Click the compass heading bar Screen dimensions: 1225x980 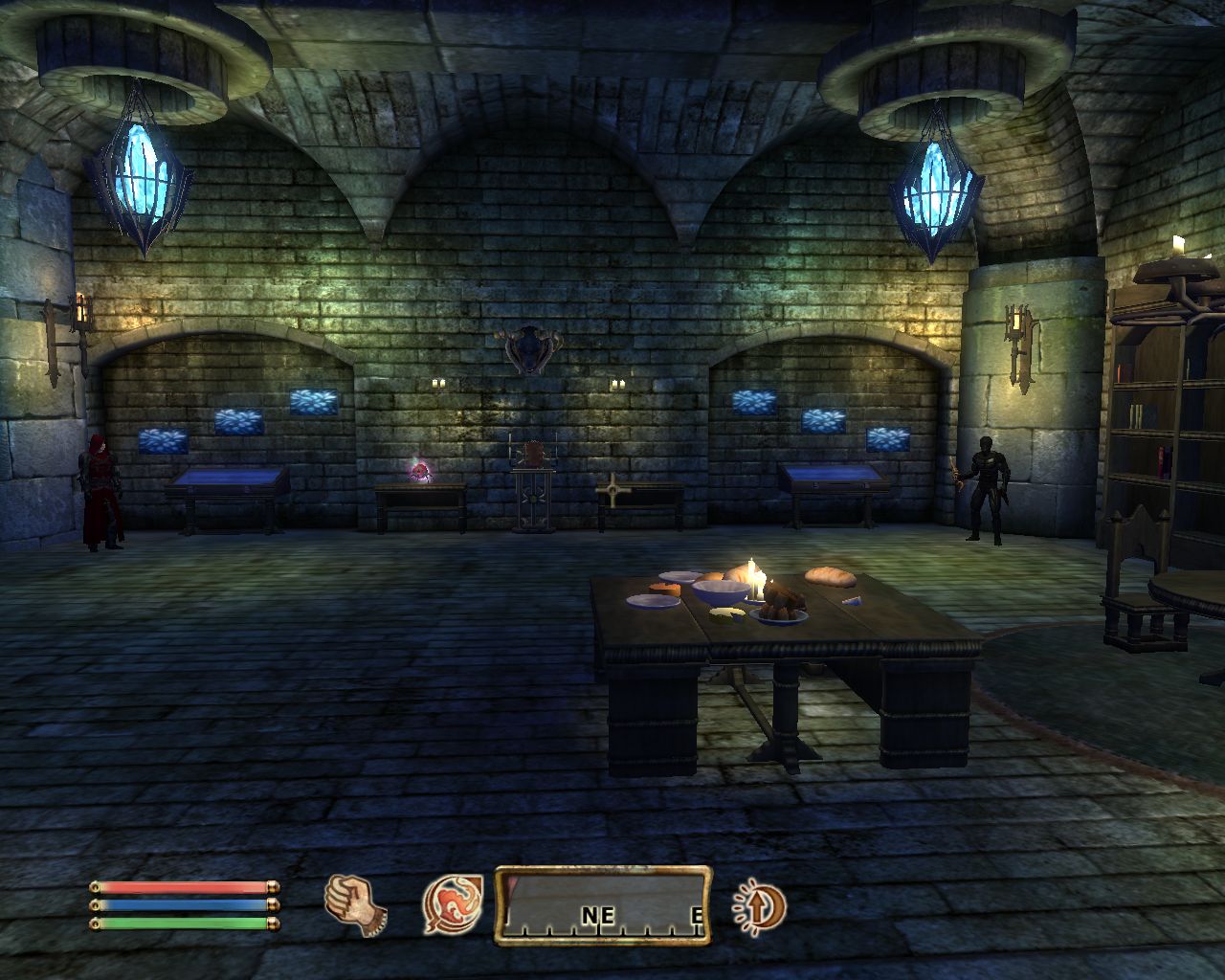603,905
